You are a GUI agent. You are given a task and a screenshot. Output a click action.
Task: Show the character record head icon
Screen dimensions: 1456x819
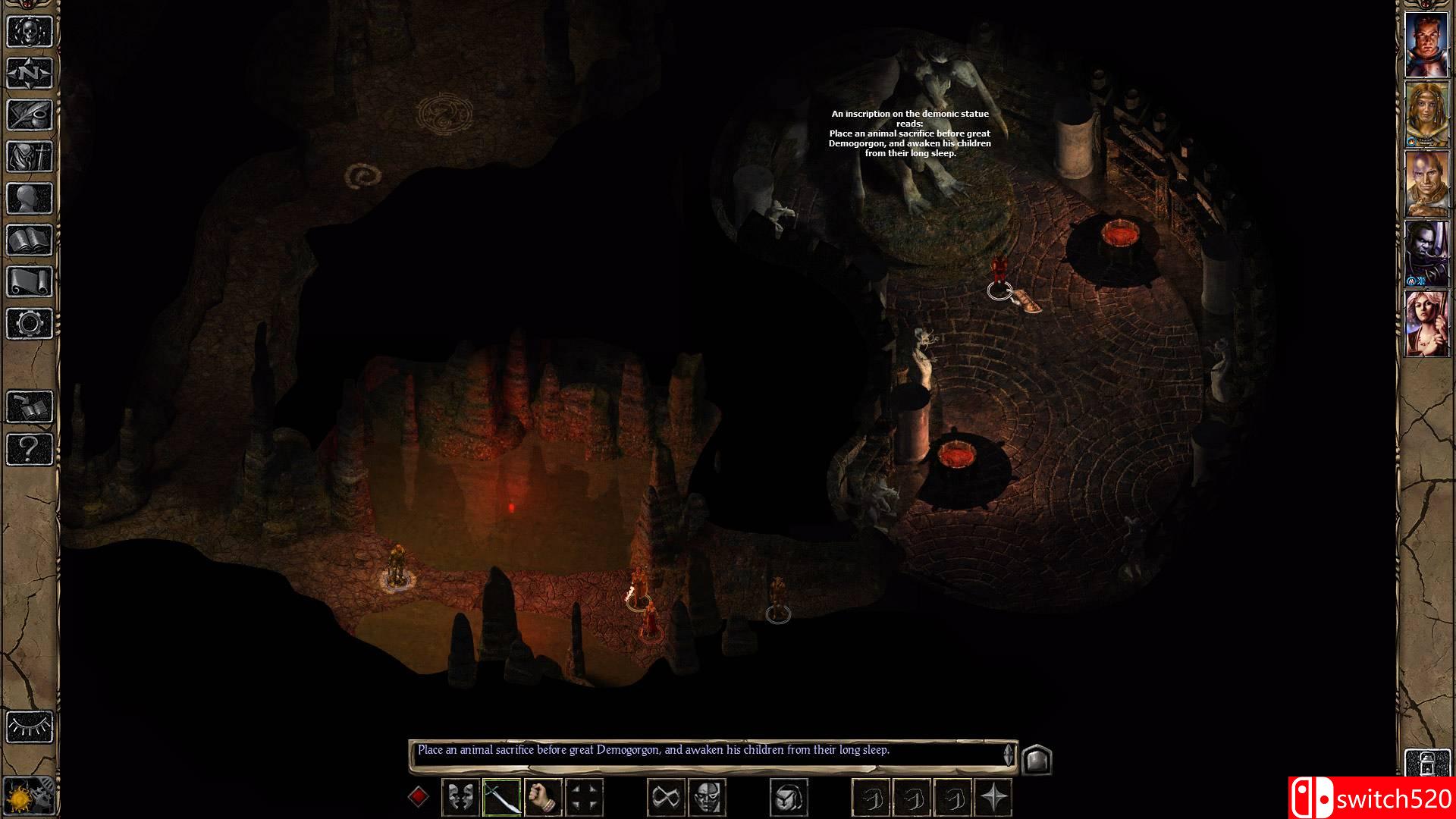(30, 199)
